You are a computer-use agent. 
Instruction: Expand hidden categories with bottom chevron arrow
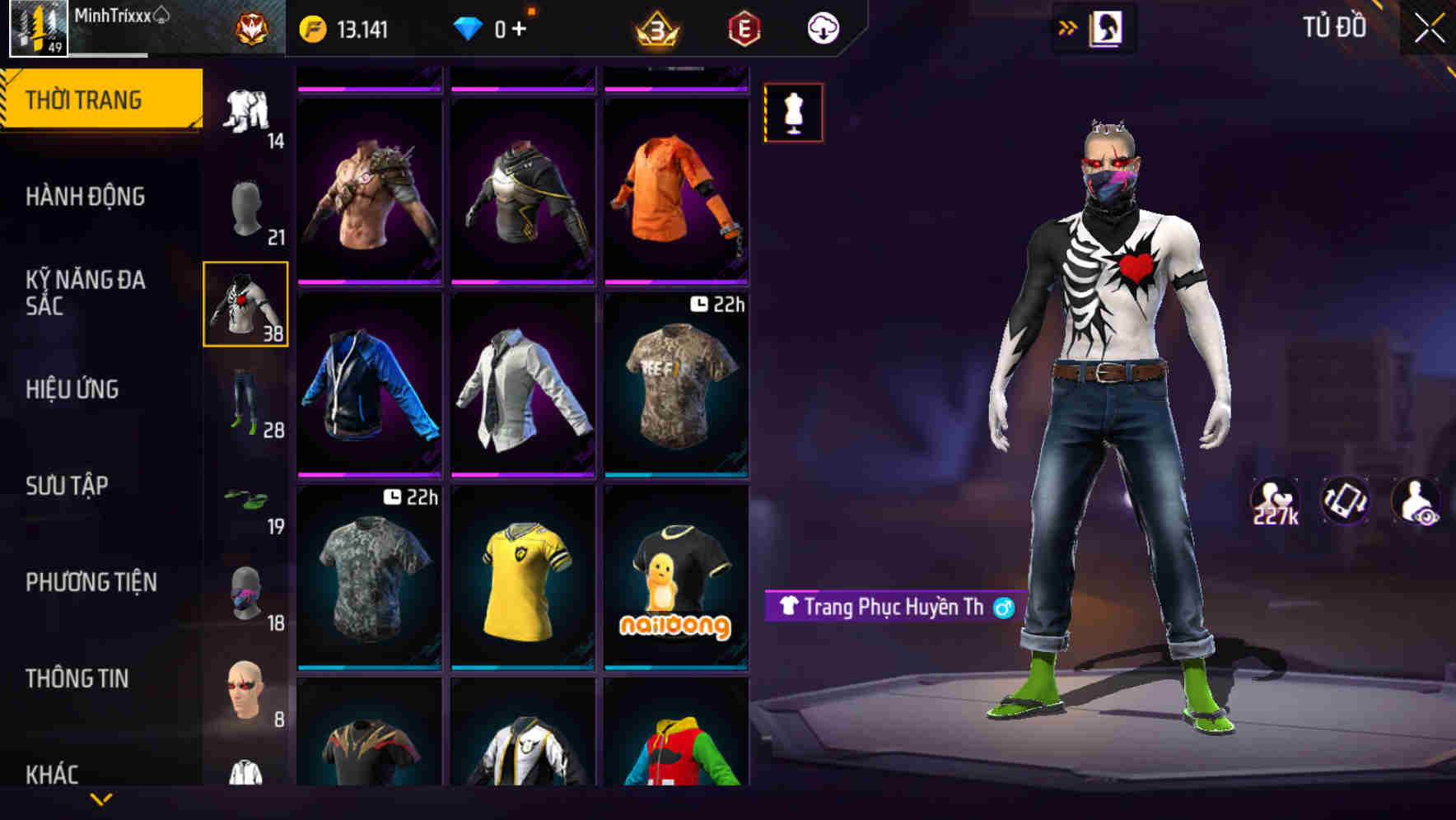pyautogui.click(x=101, y=798)
